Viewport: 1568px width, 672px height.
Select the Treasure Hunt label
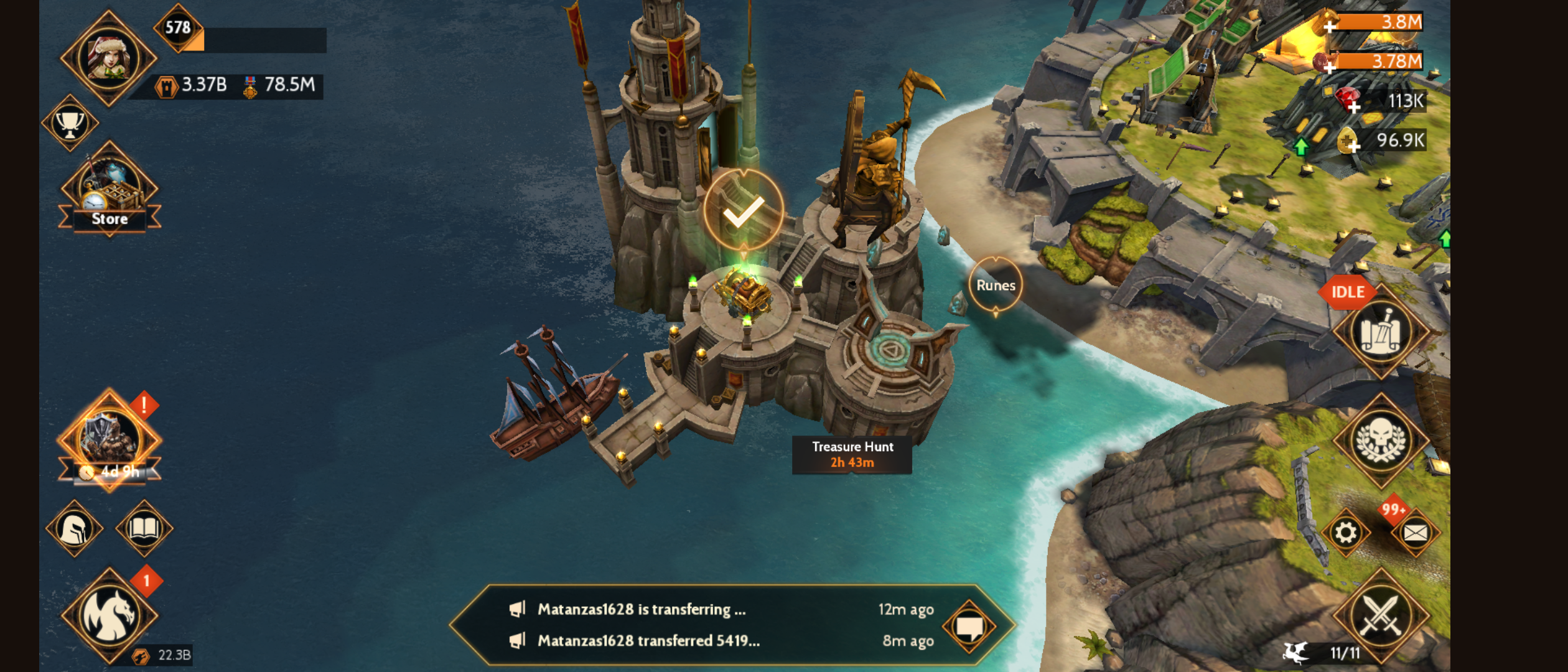pos(852,454)
